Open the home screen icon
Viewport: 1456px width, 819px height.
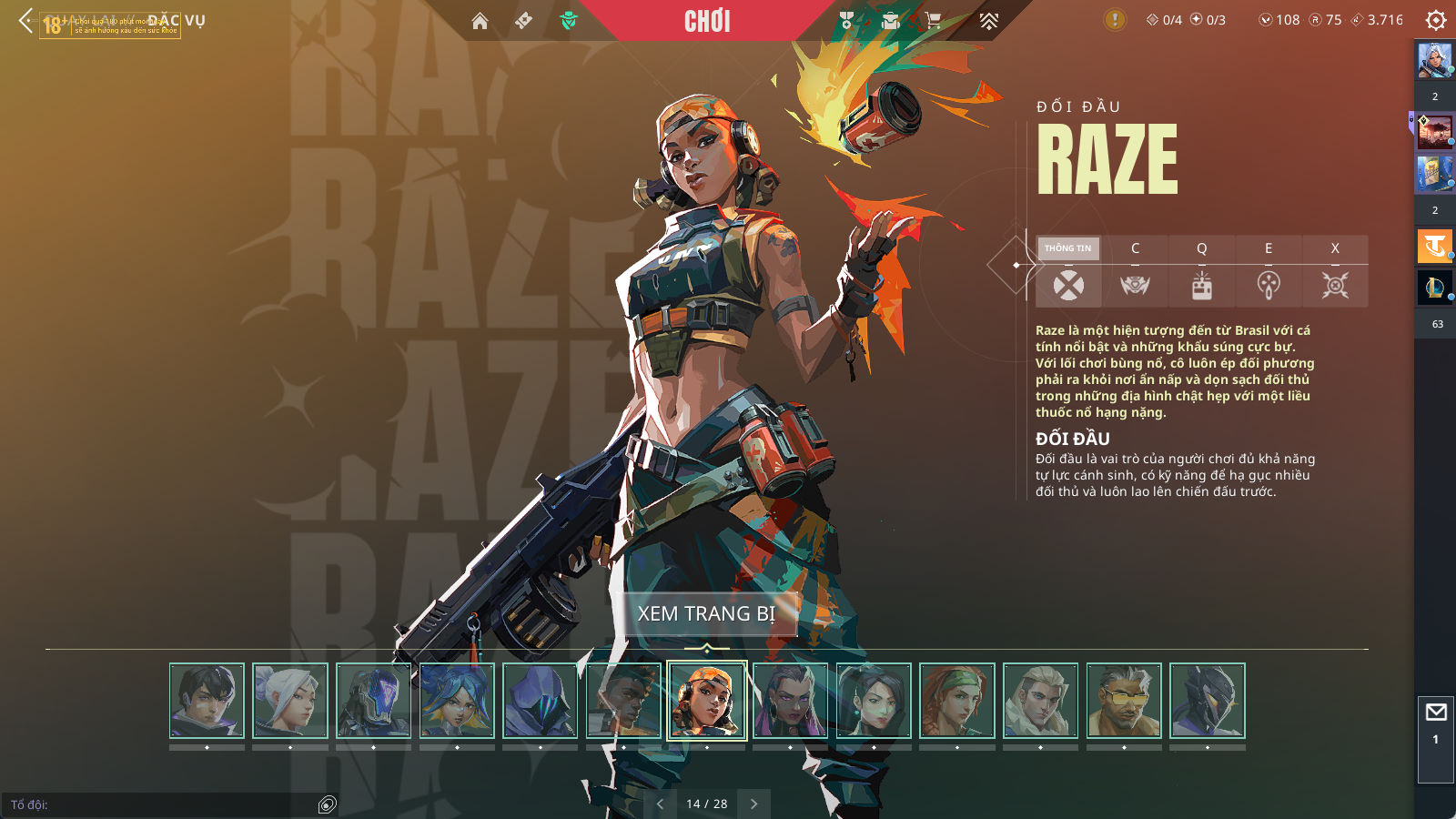pyautogui.click(x=480, y=21)
